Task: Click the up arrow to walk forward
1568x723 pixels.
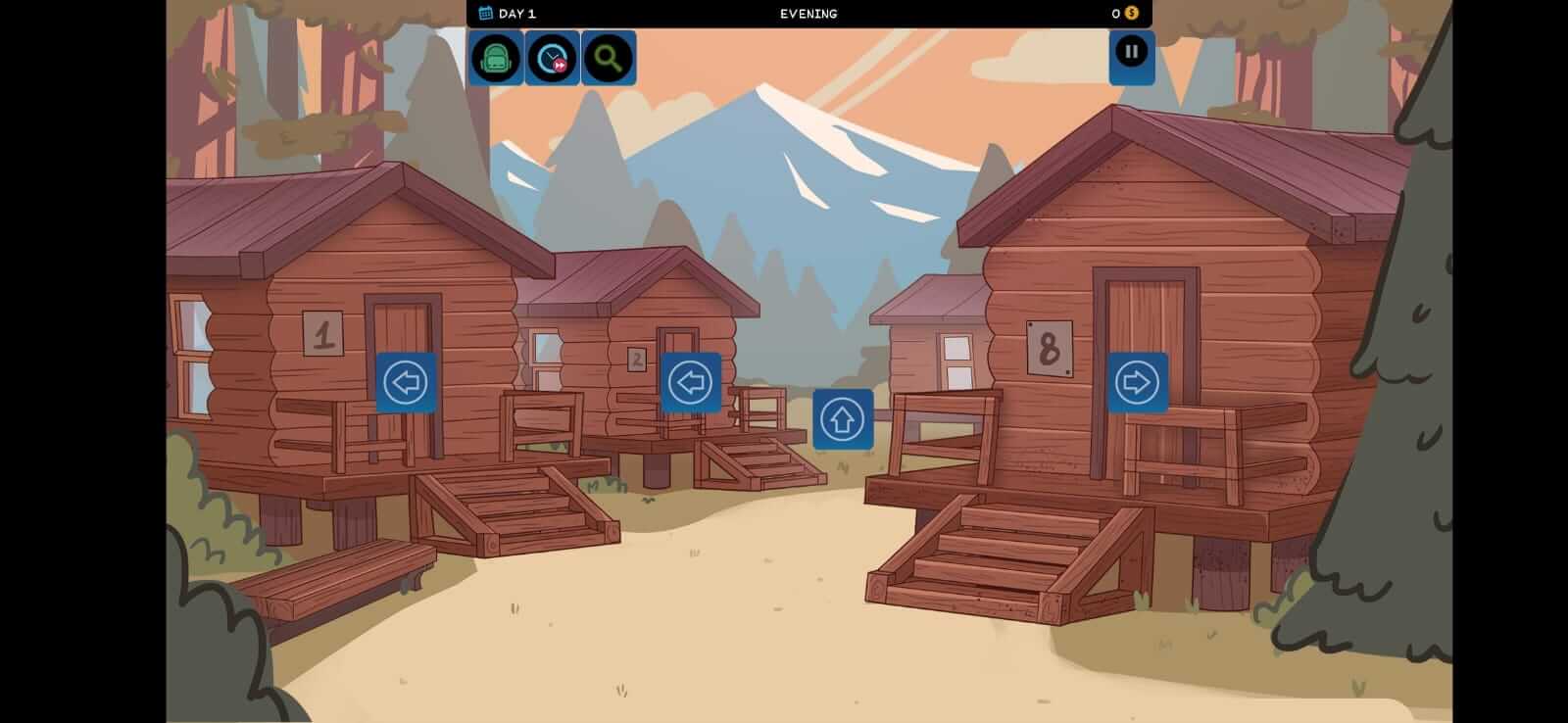Action: pos(843,418)
